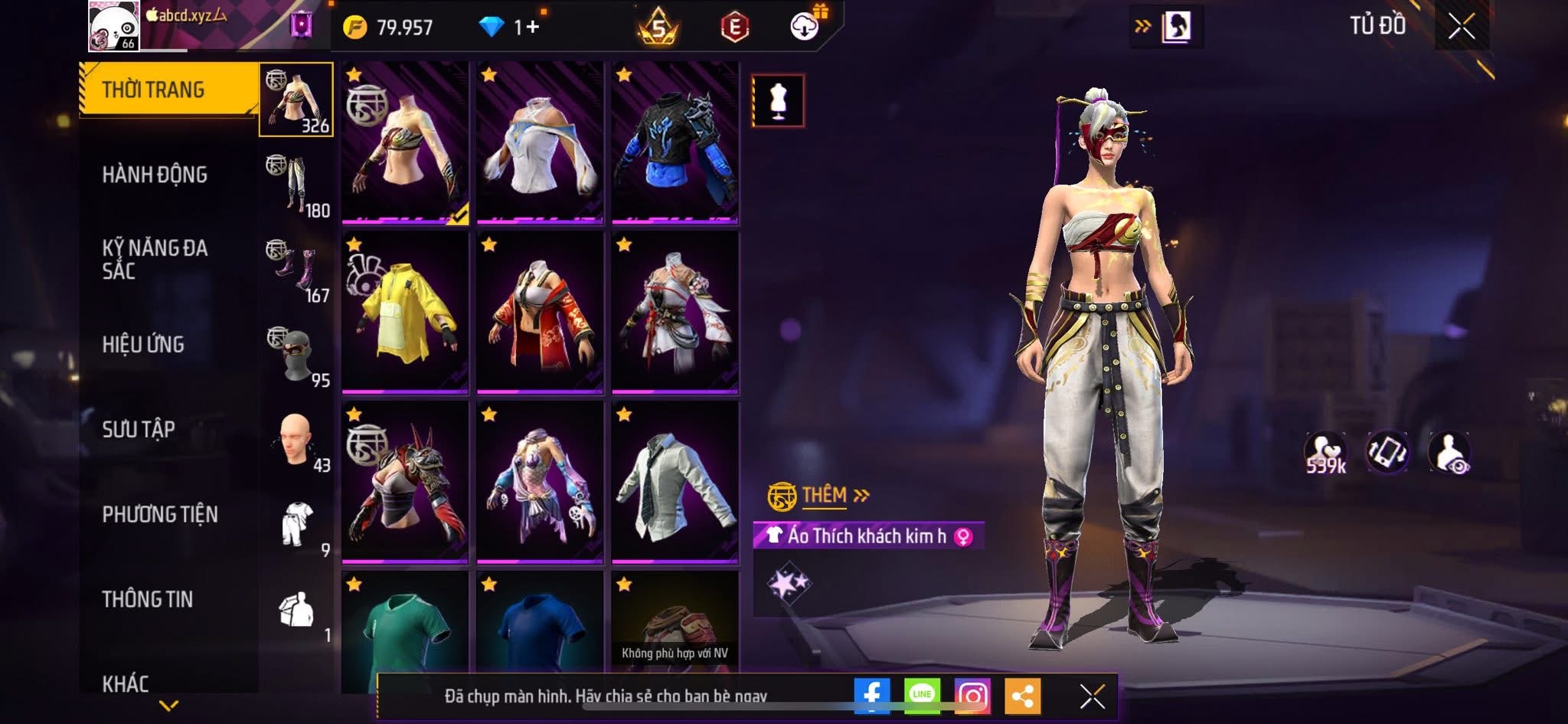This screenshot has width=1568, height=724.
Task: Add diamonds with the plus button
Action: [x=532, y=28]
